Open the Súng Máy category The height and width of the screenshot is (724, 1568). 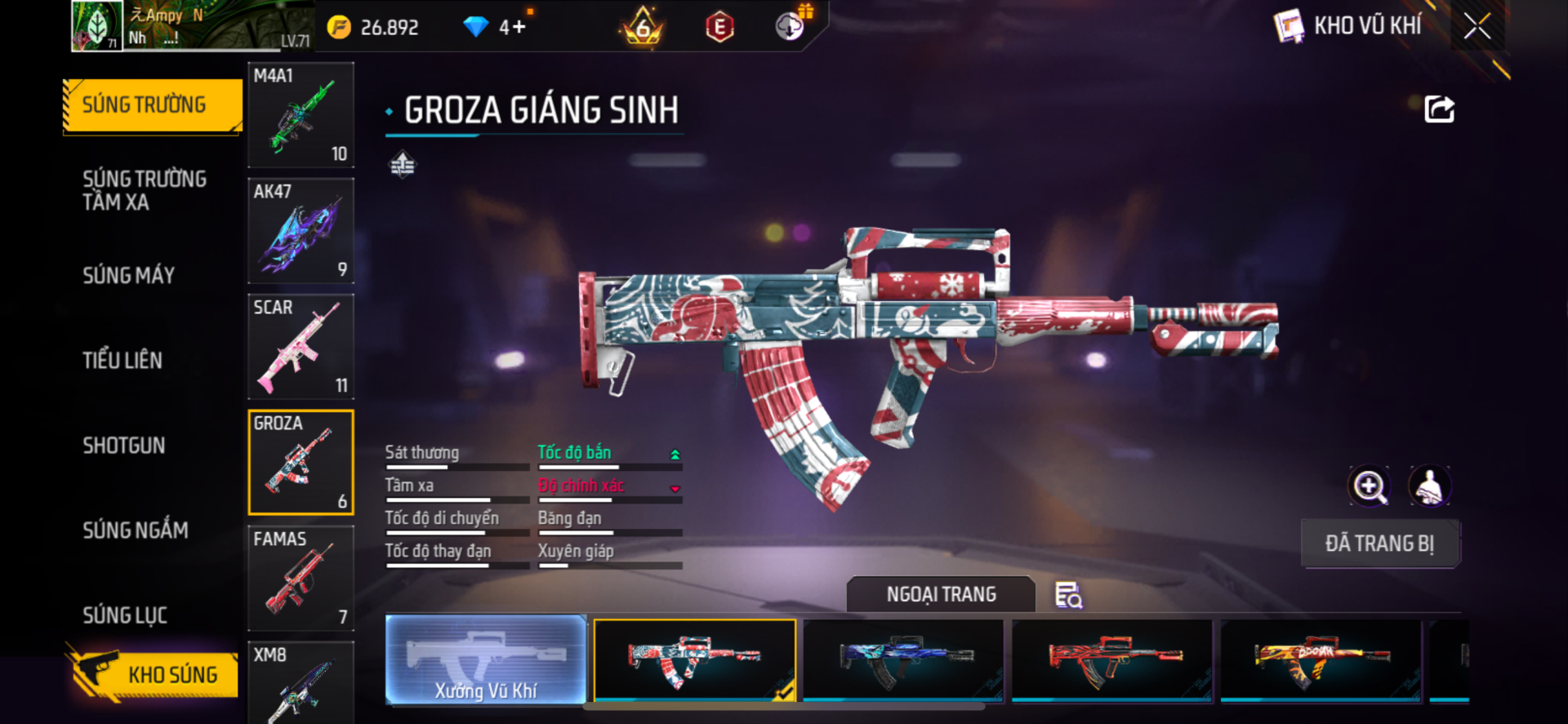129,275
